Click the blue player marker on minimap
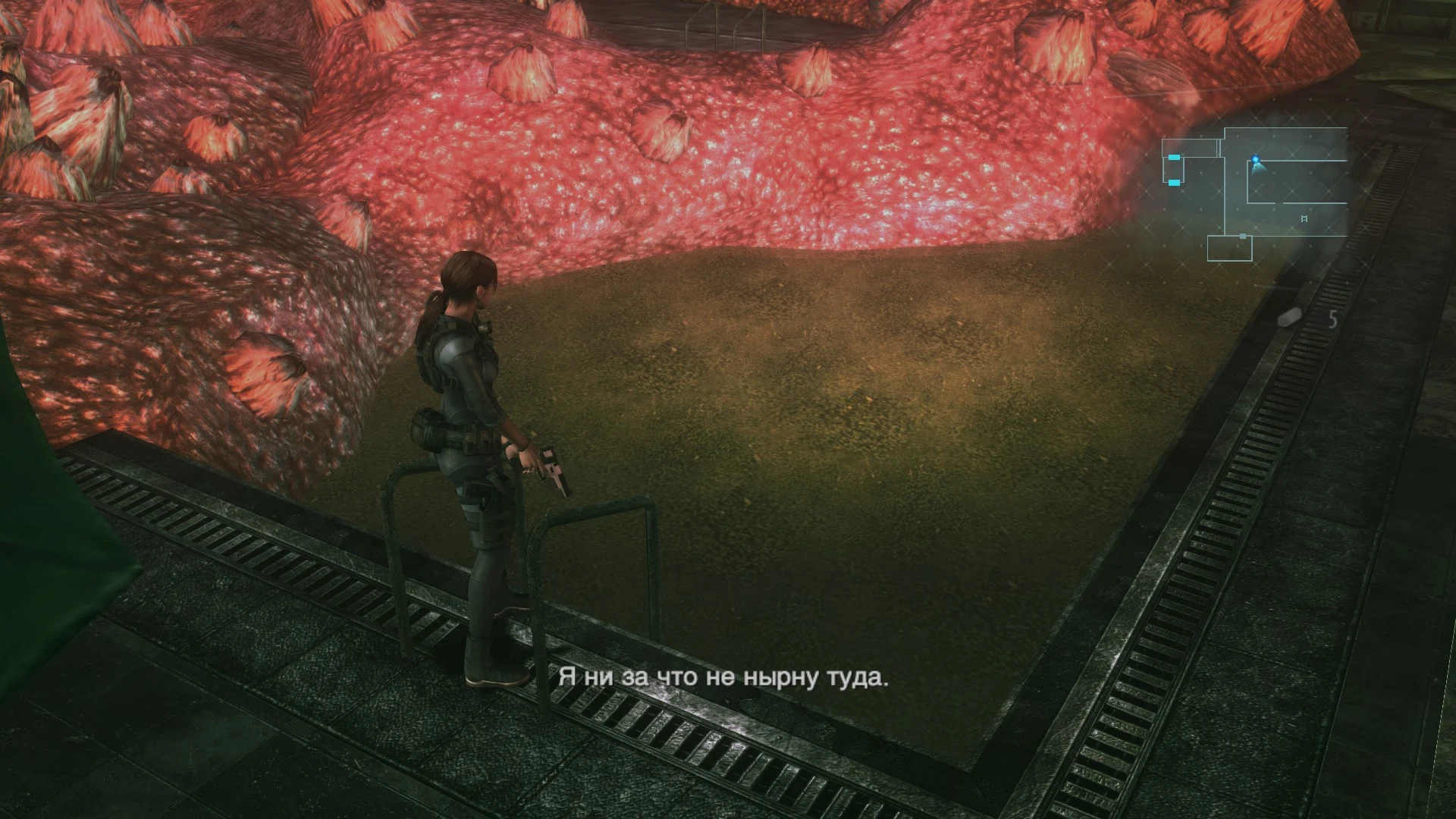The height and width of the screenshot is (819, 1456). (1256, 162)
